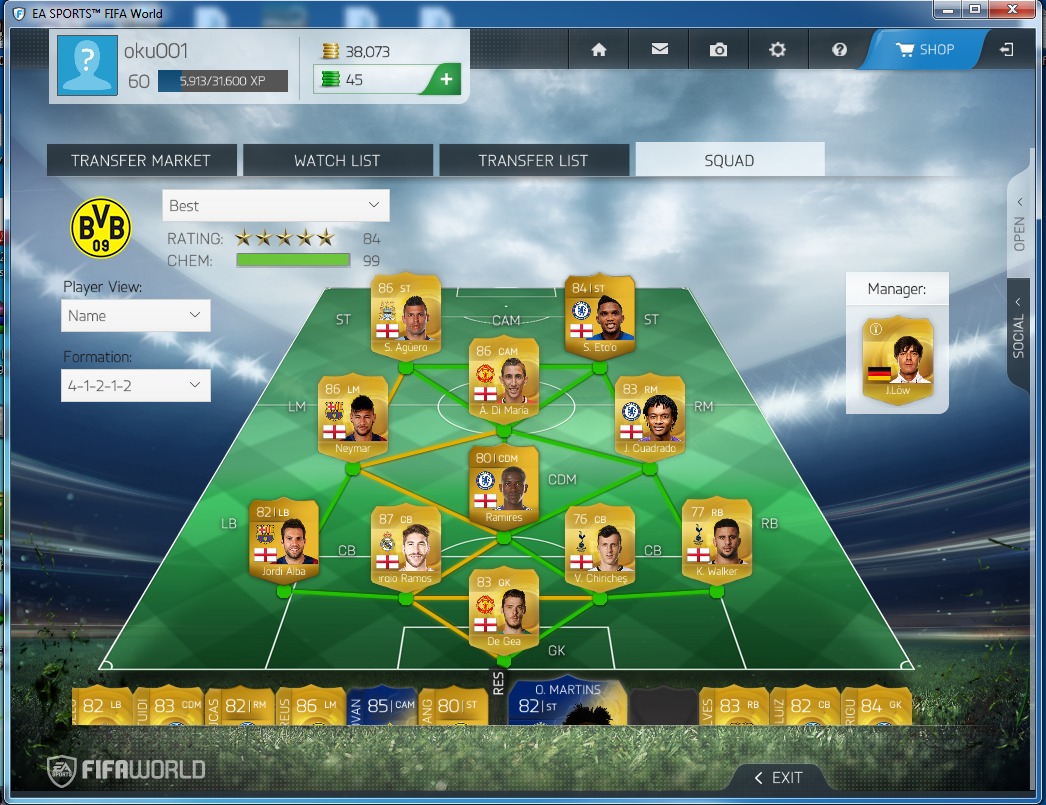
Task: Switch to the Transfer Market tab
Action: pyautogui.click(x=141, y=160)
